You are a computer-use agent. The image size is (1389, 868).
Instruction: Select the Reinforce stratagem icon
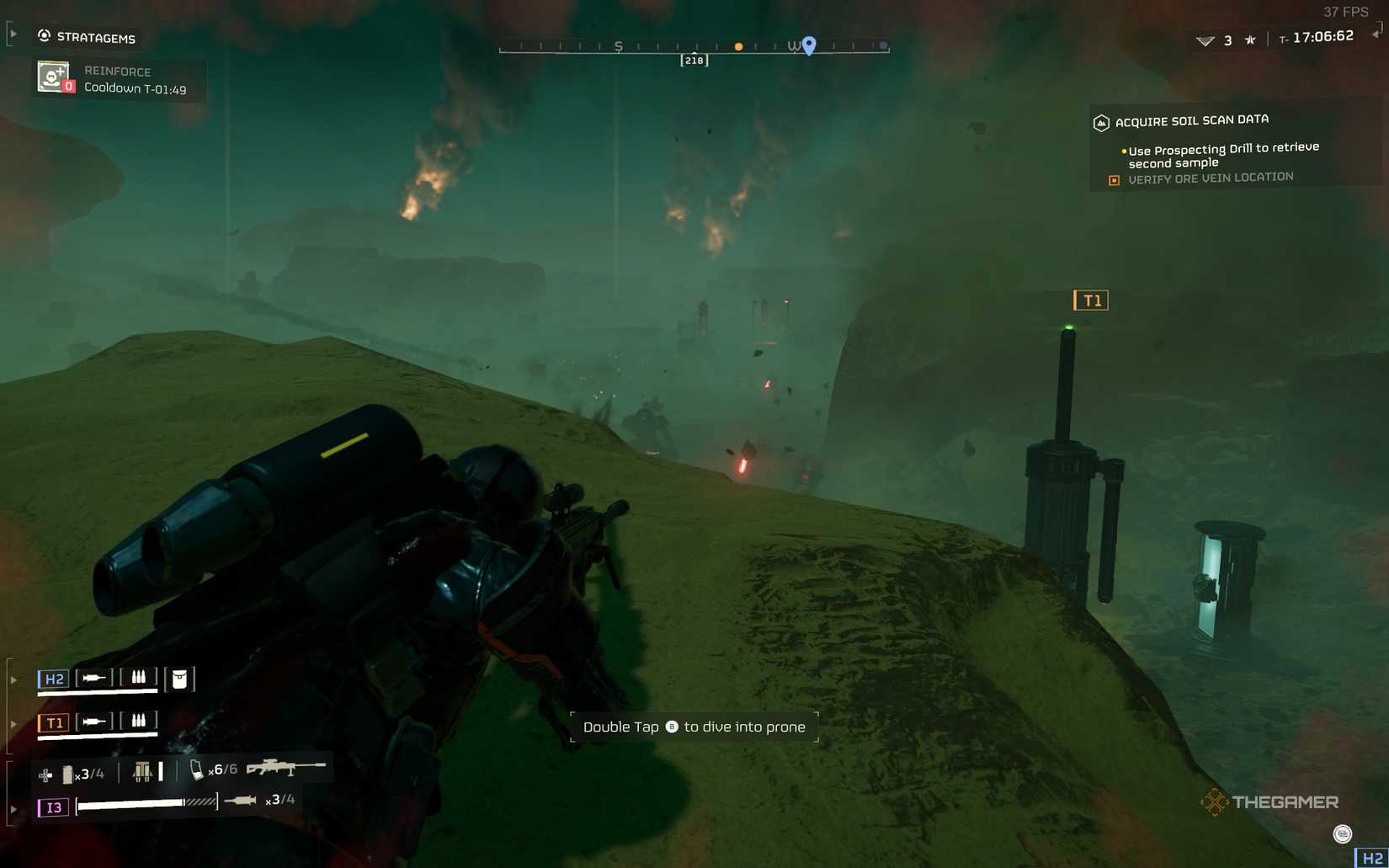pos(52,77)
